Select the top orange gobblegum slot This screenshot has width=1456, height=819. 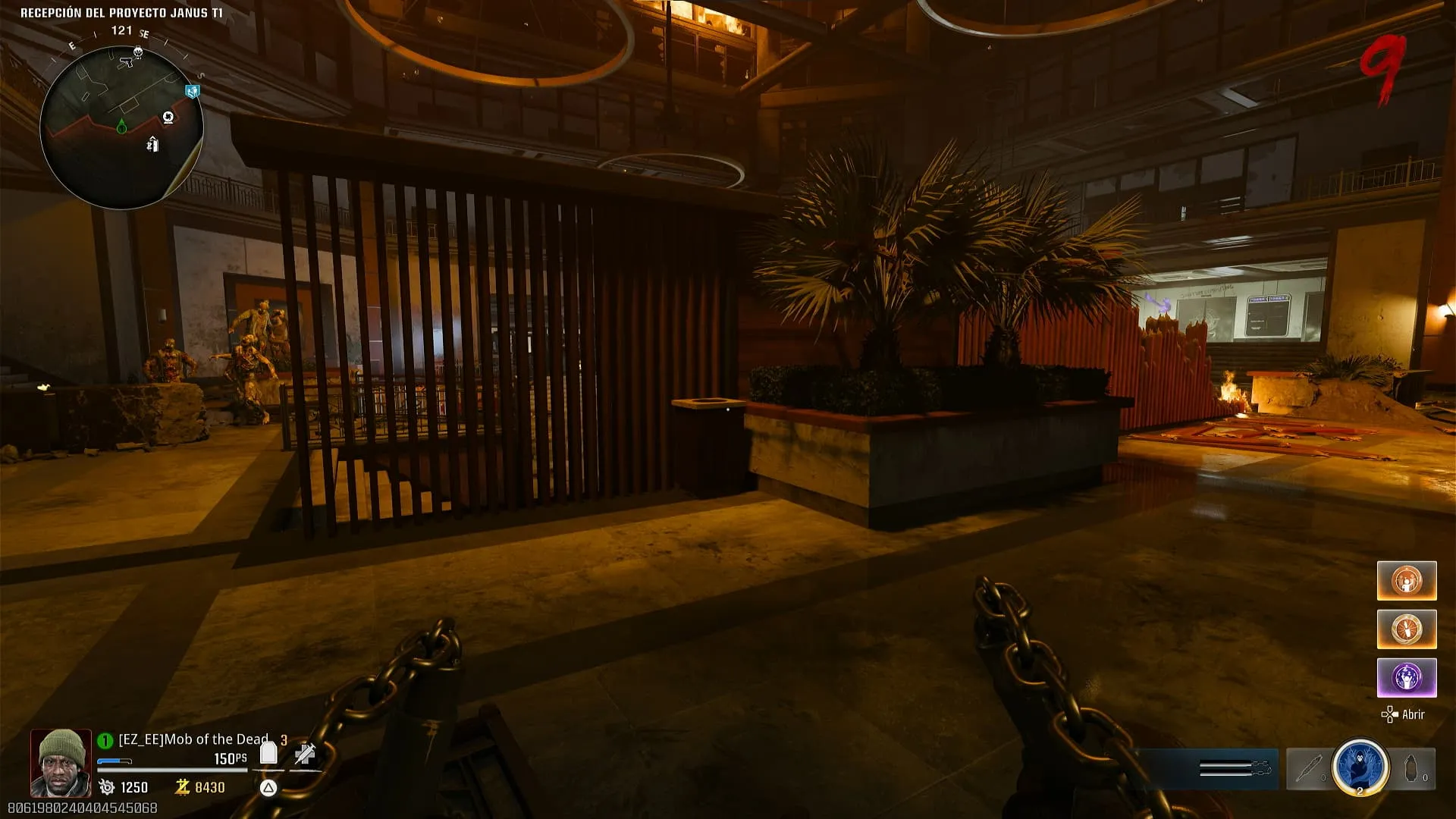coord(1407,581)
